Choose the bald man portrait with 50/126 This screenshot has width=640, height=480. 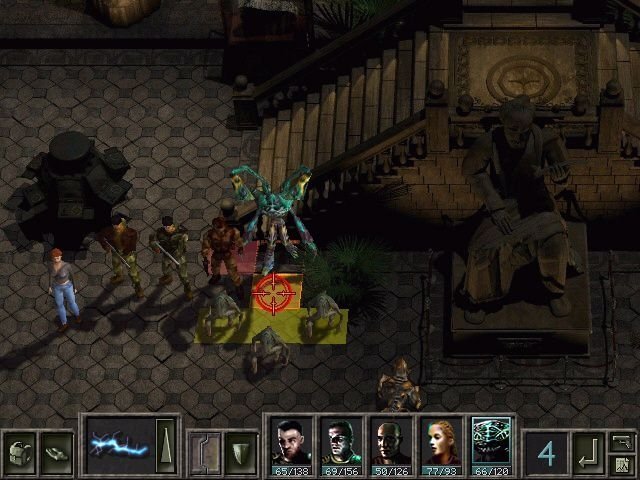pos(391,442)
